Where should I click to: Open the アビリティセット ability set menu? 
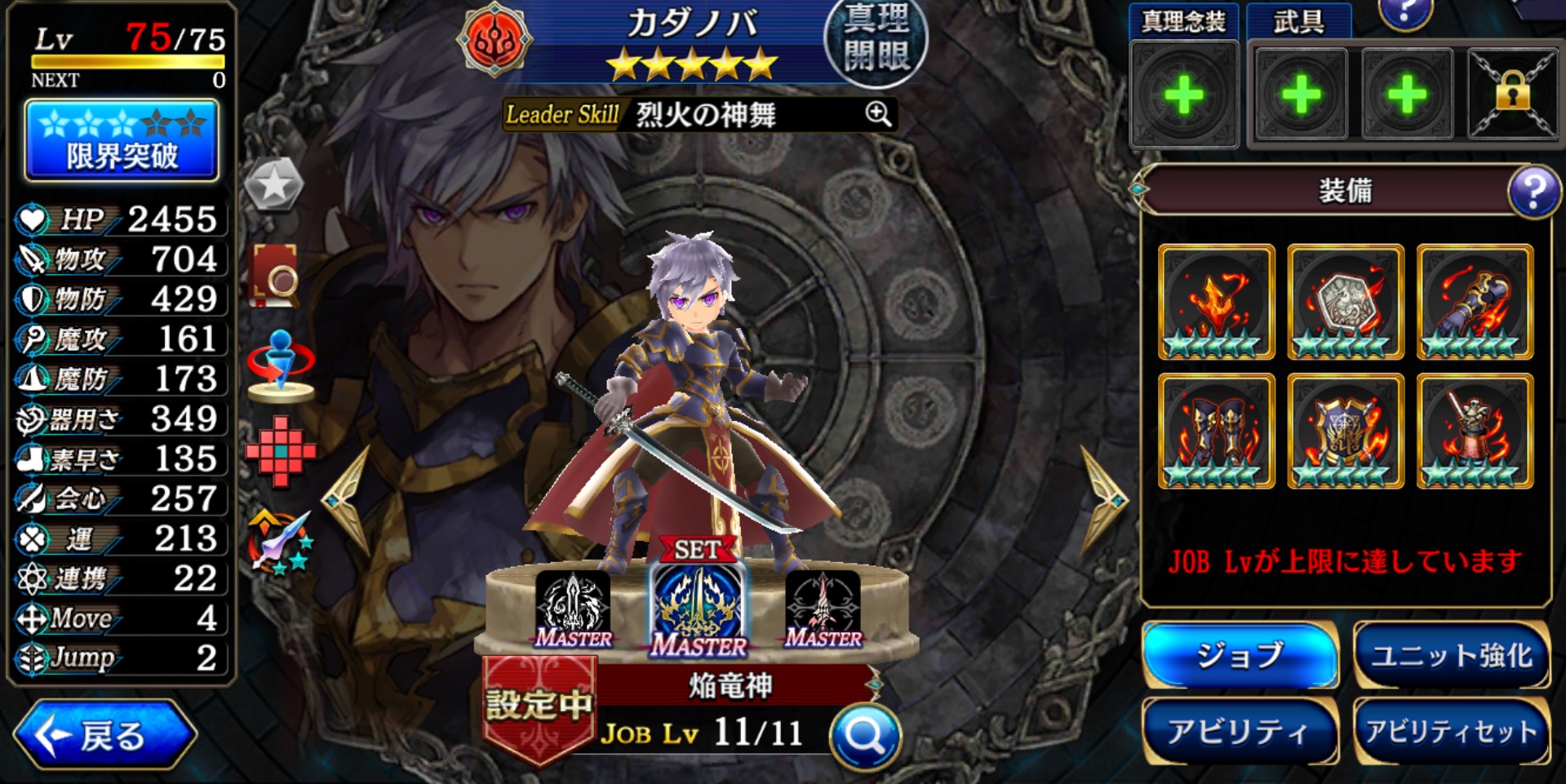click(1451, 731)
